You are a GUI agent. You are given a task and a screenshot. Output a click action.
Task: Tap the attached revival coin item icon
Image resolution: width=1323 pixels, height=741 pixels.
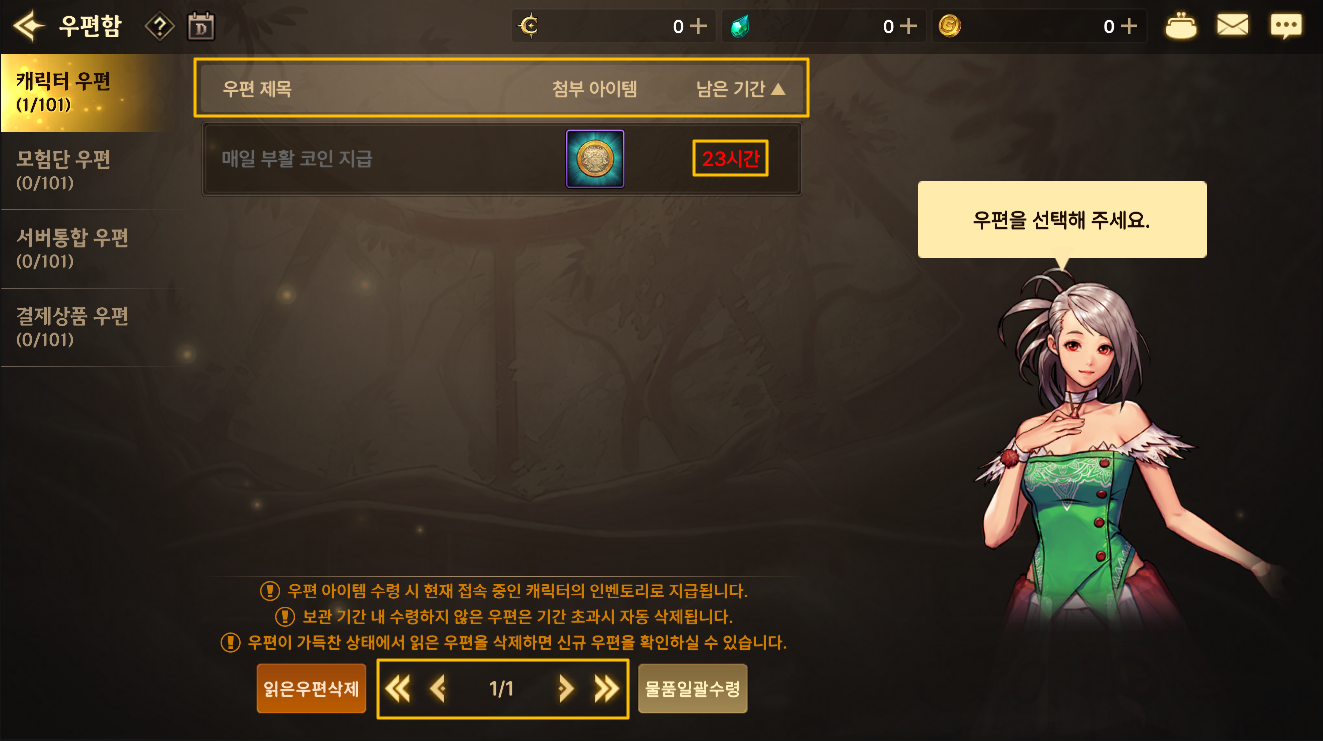tap(595, 158)
